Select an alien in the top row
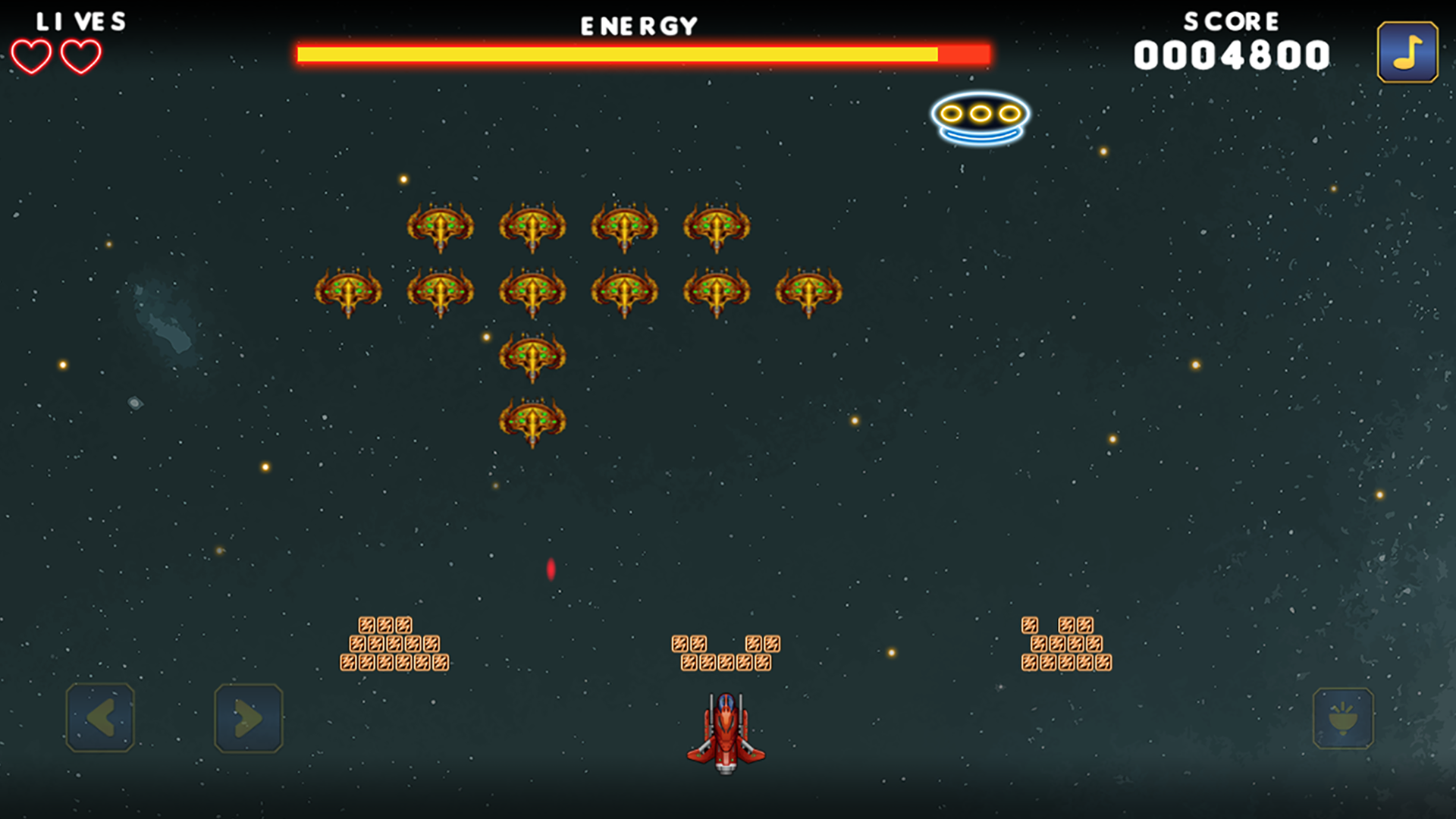This screenshot has width=1456, height=819. [439, 227]
